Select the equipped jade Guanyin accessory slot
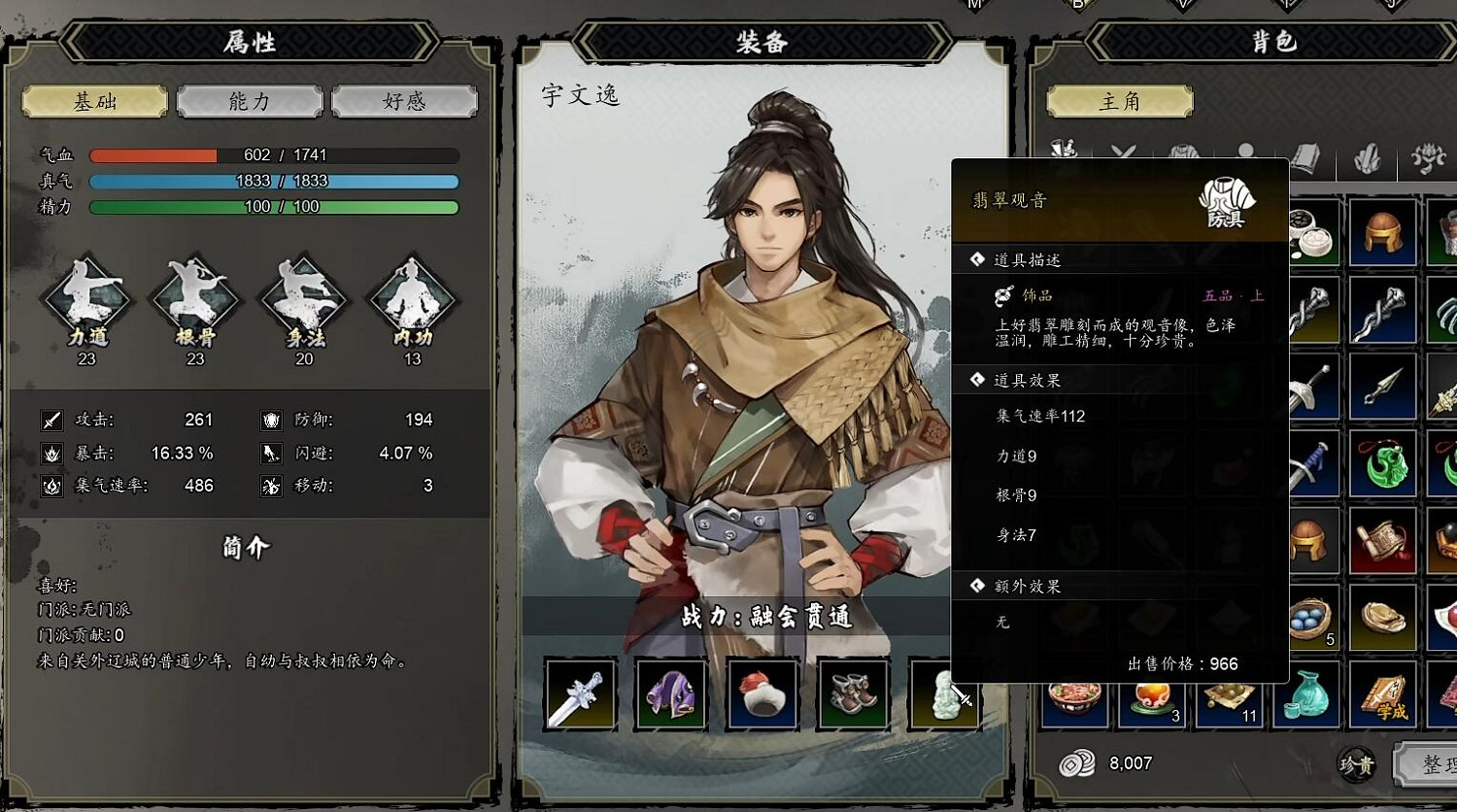This screenshot has height=812, width=1457. 944,695
